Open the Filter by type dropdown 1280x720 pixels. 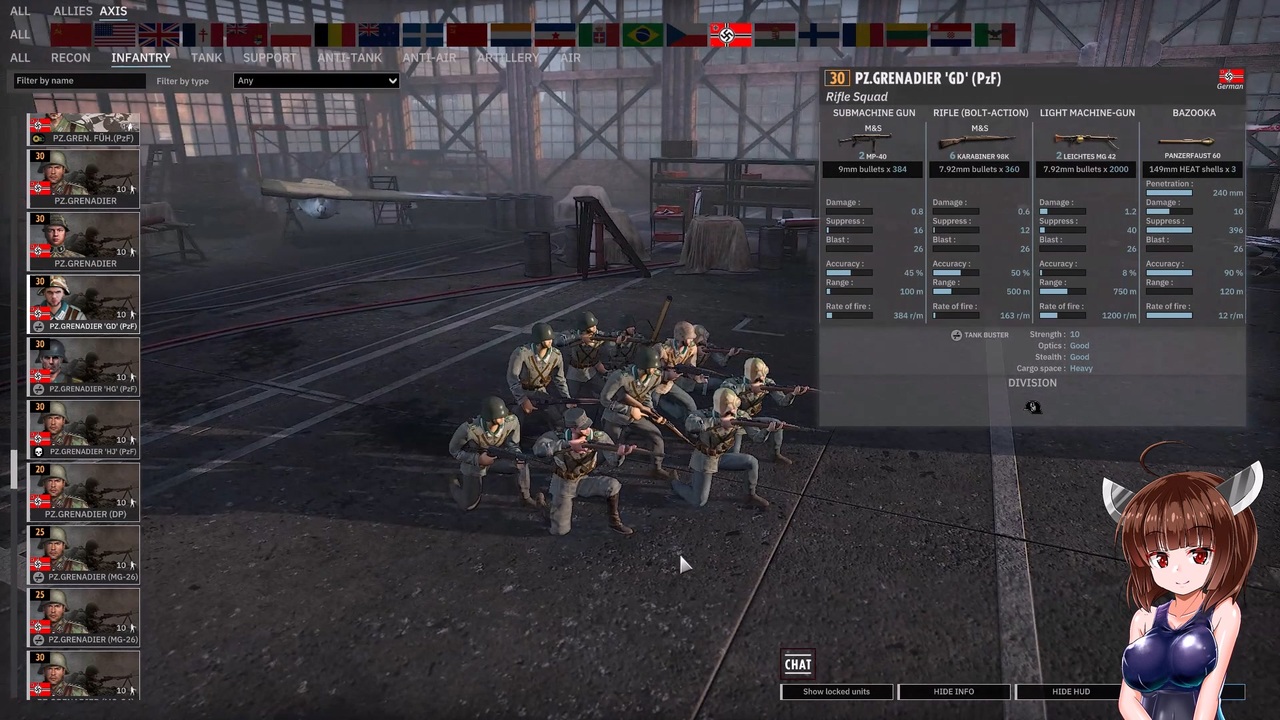tap(315, 80)
